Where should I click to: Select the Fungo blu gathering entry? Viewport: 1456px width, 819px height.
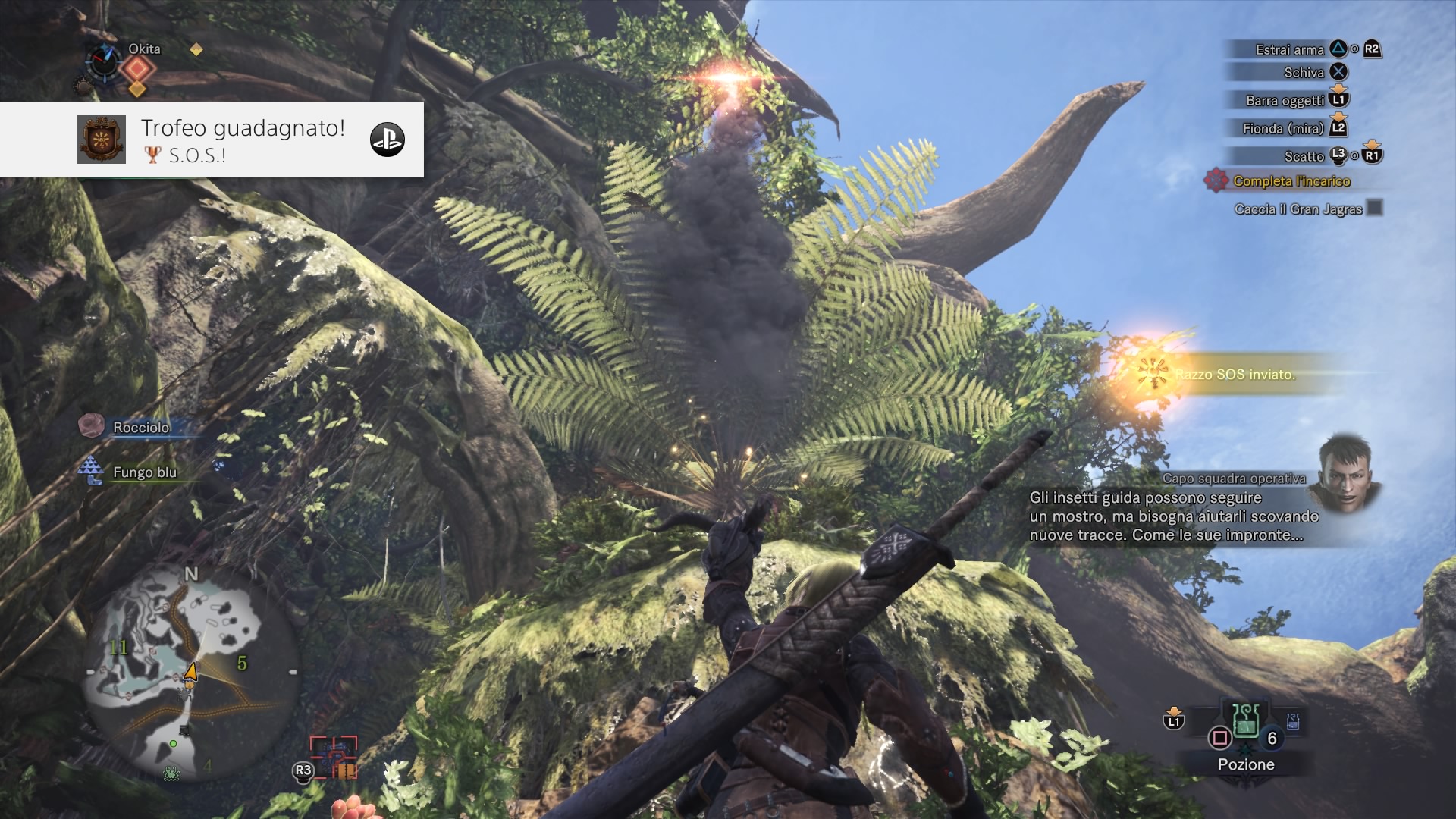[144, 472]
